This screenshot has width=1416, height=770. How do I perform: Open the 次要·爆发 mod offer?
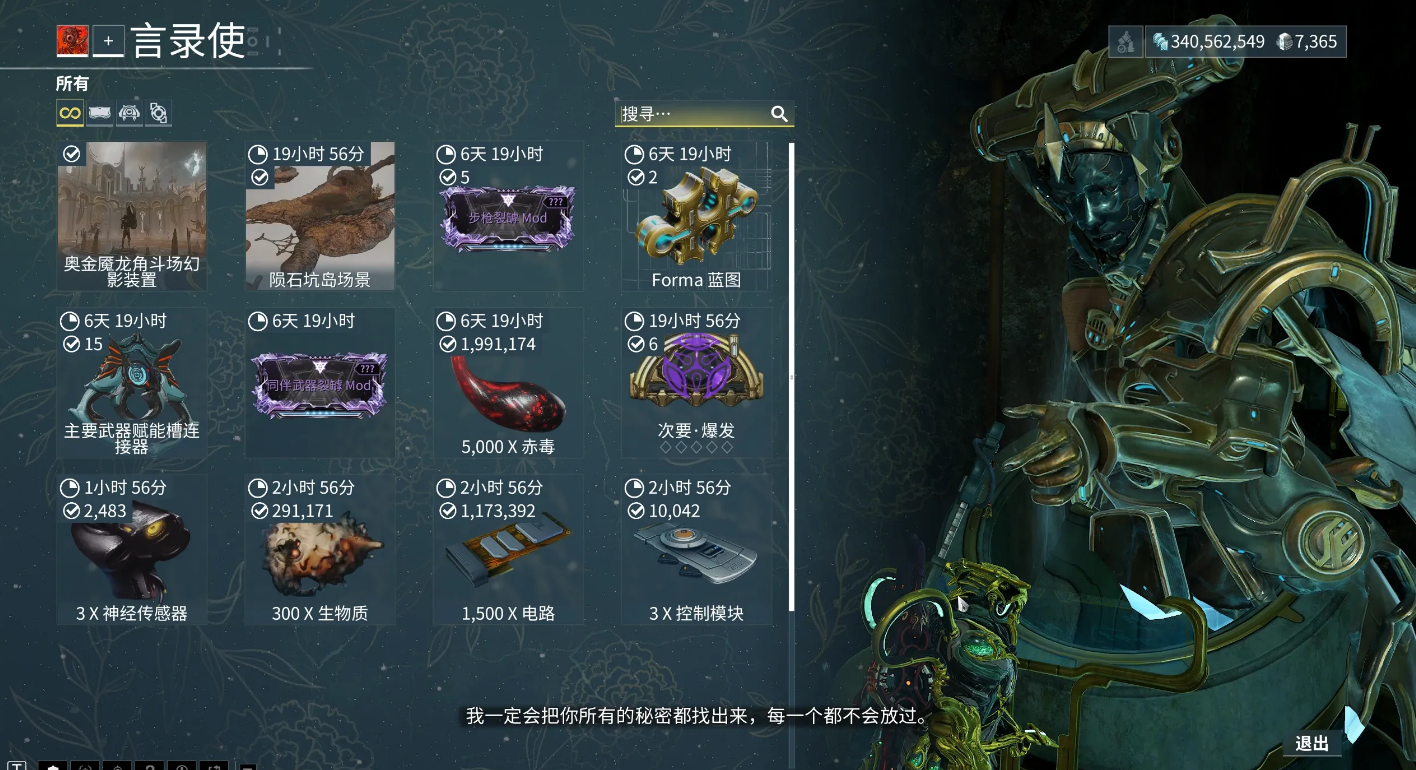tap(697, 384)
